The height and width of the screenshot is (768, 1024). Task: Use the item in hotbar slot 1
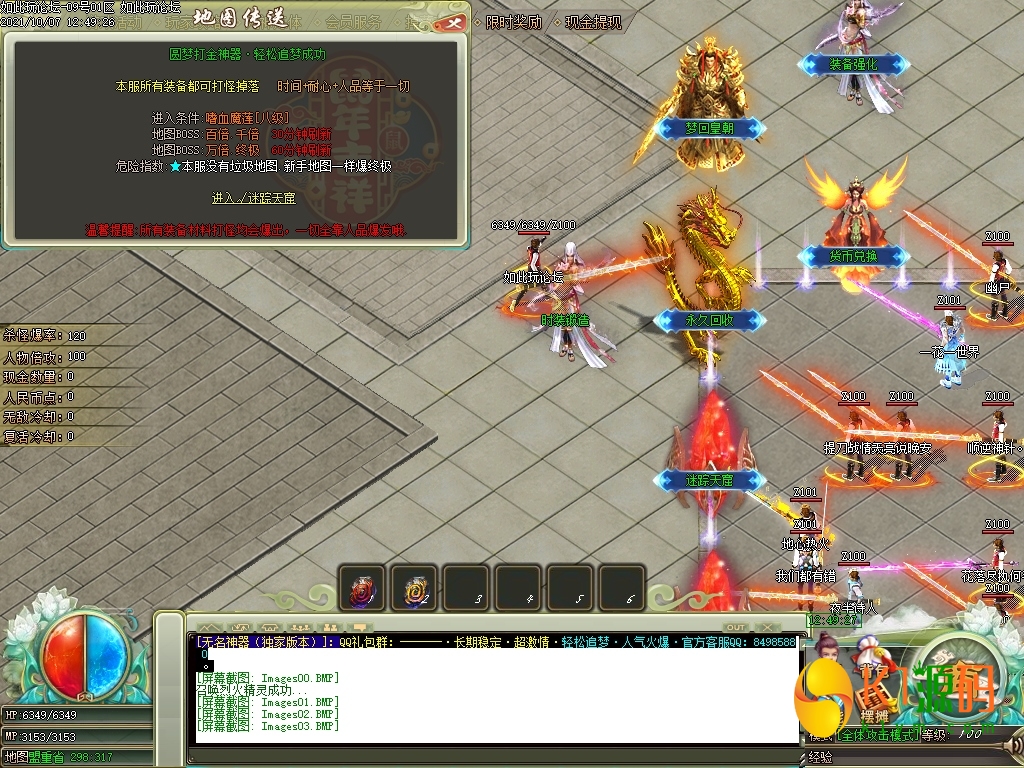(361, 588)
